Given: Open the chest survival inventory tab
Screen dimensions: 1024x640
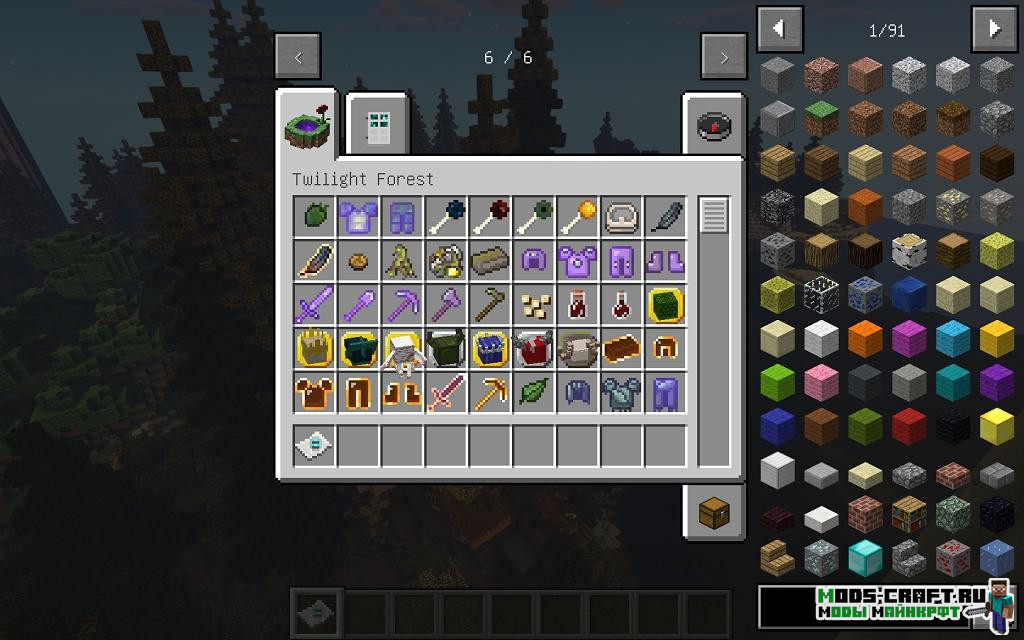Looking at the screenshot, I should (714, 513).
